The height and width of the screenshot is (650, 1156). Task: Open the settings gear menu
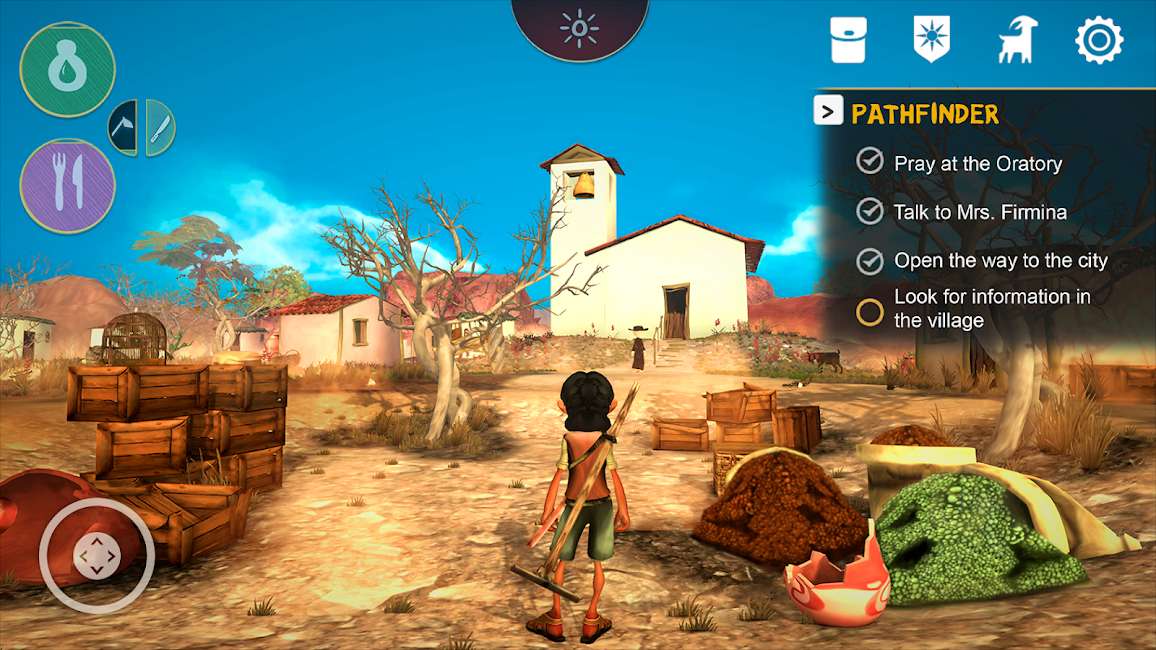[x=1099, y=41]
